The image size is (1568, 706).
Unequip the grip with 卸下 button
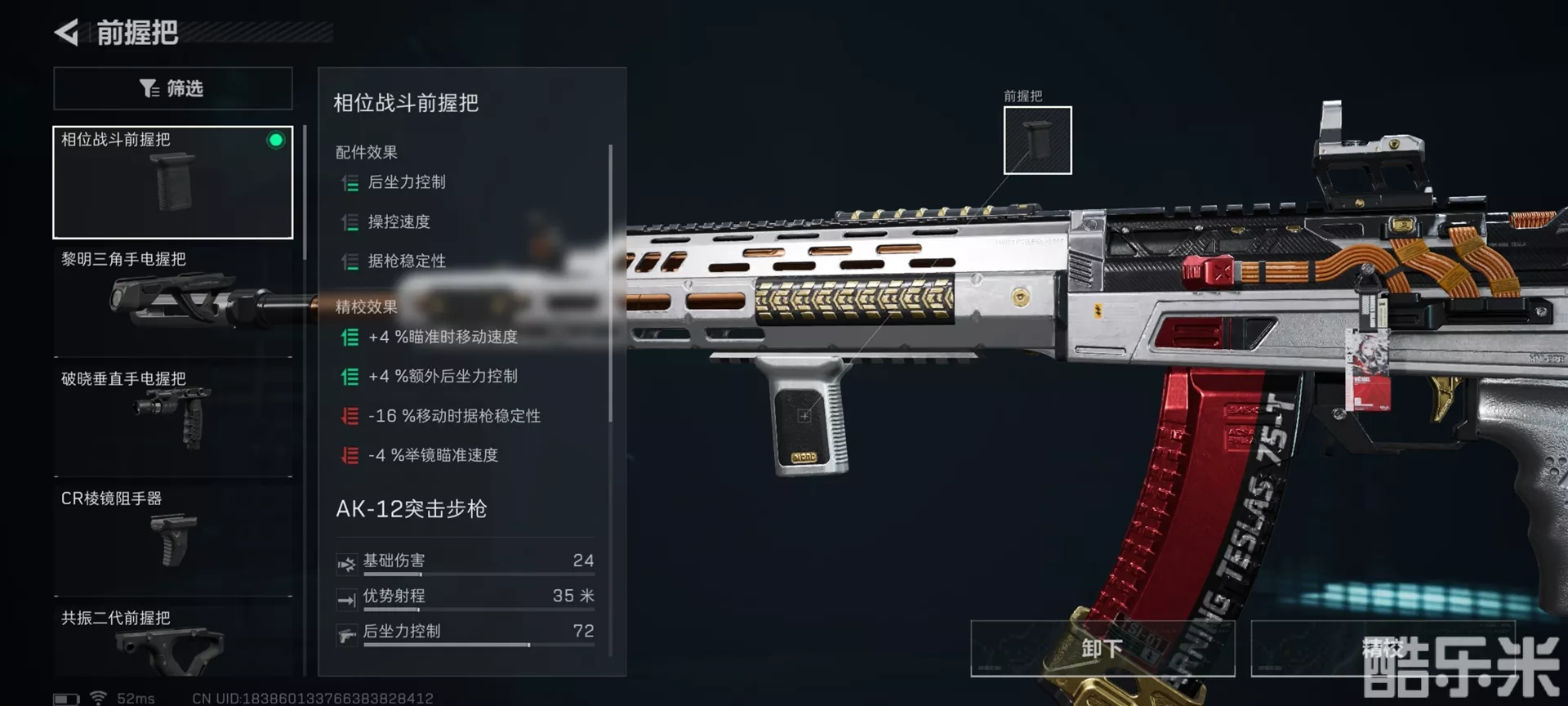pos(1102,649)
